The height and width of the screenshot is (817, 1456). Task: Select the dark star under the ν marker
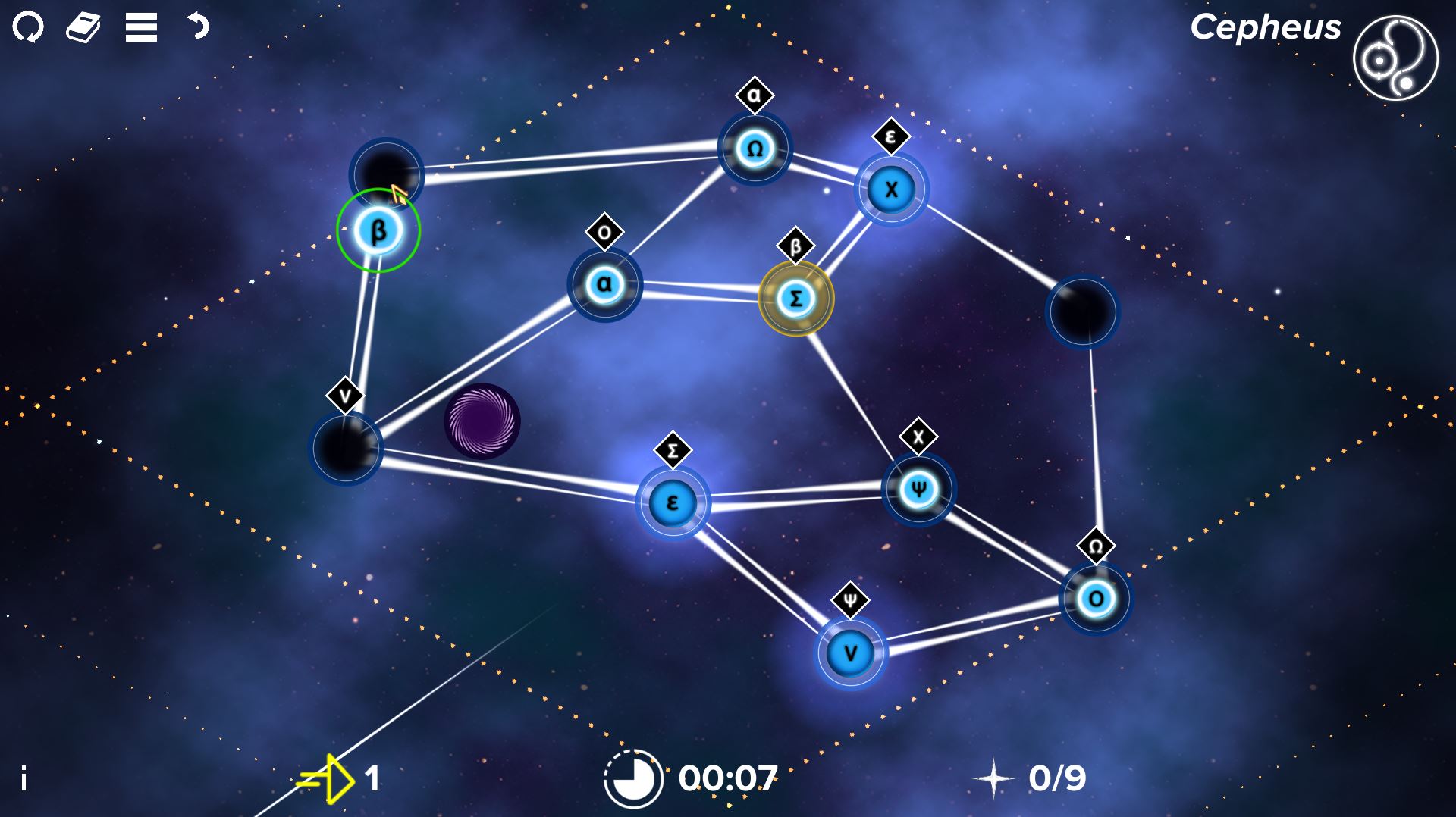pyautogui.click(x=347, y=449)
